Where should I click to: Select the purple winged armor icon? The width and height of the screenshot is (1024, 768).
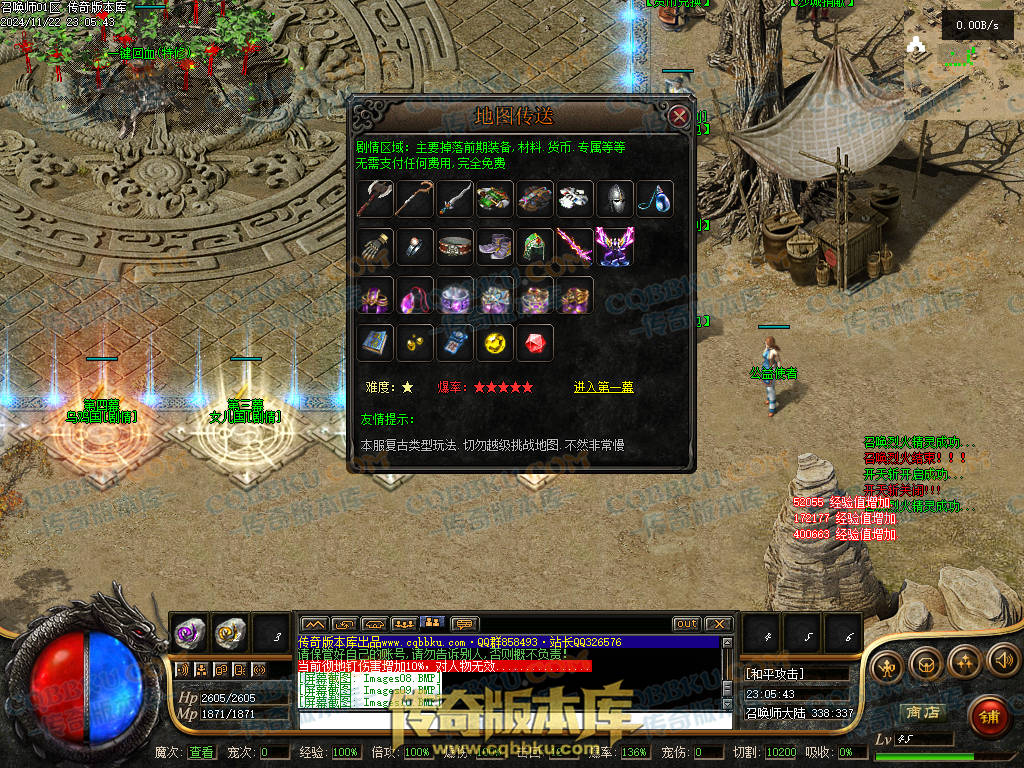tap(615, 246)
